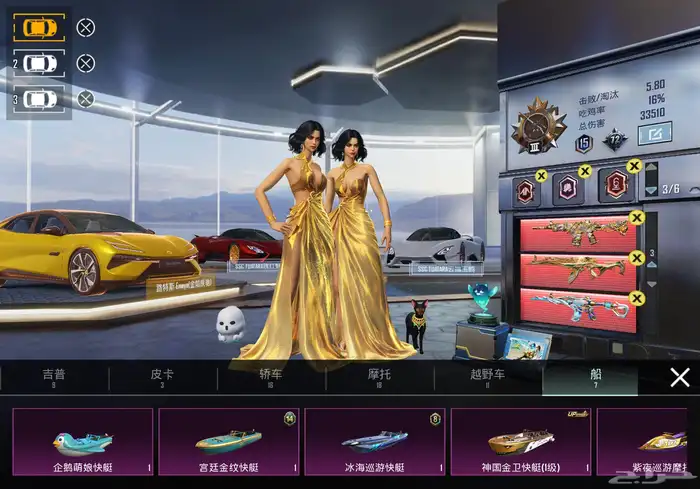Clear the vehicle from parking slot 3
Image resolution: width=700 pixels, height=489 pixels.
[x=86, y=99]
